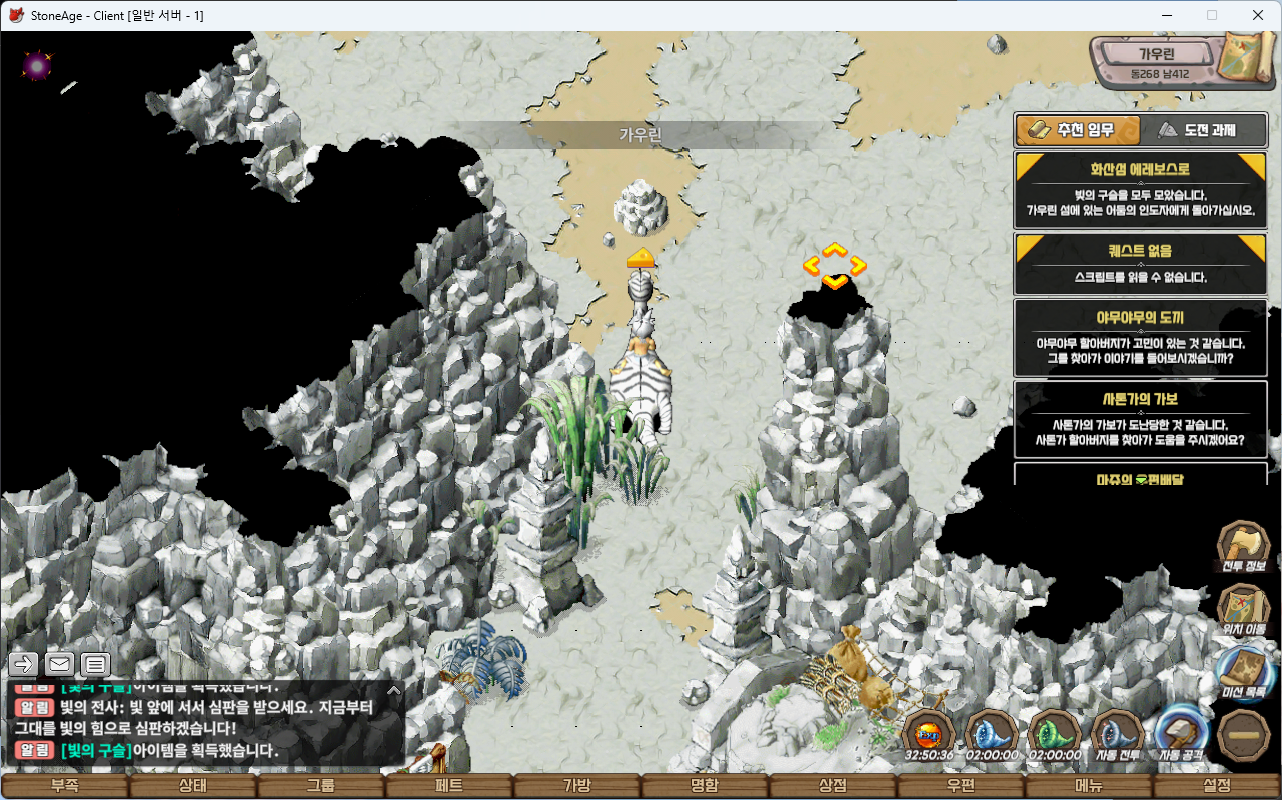
Task: Open the 상태 (status) window
Action: pos(192,786)
